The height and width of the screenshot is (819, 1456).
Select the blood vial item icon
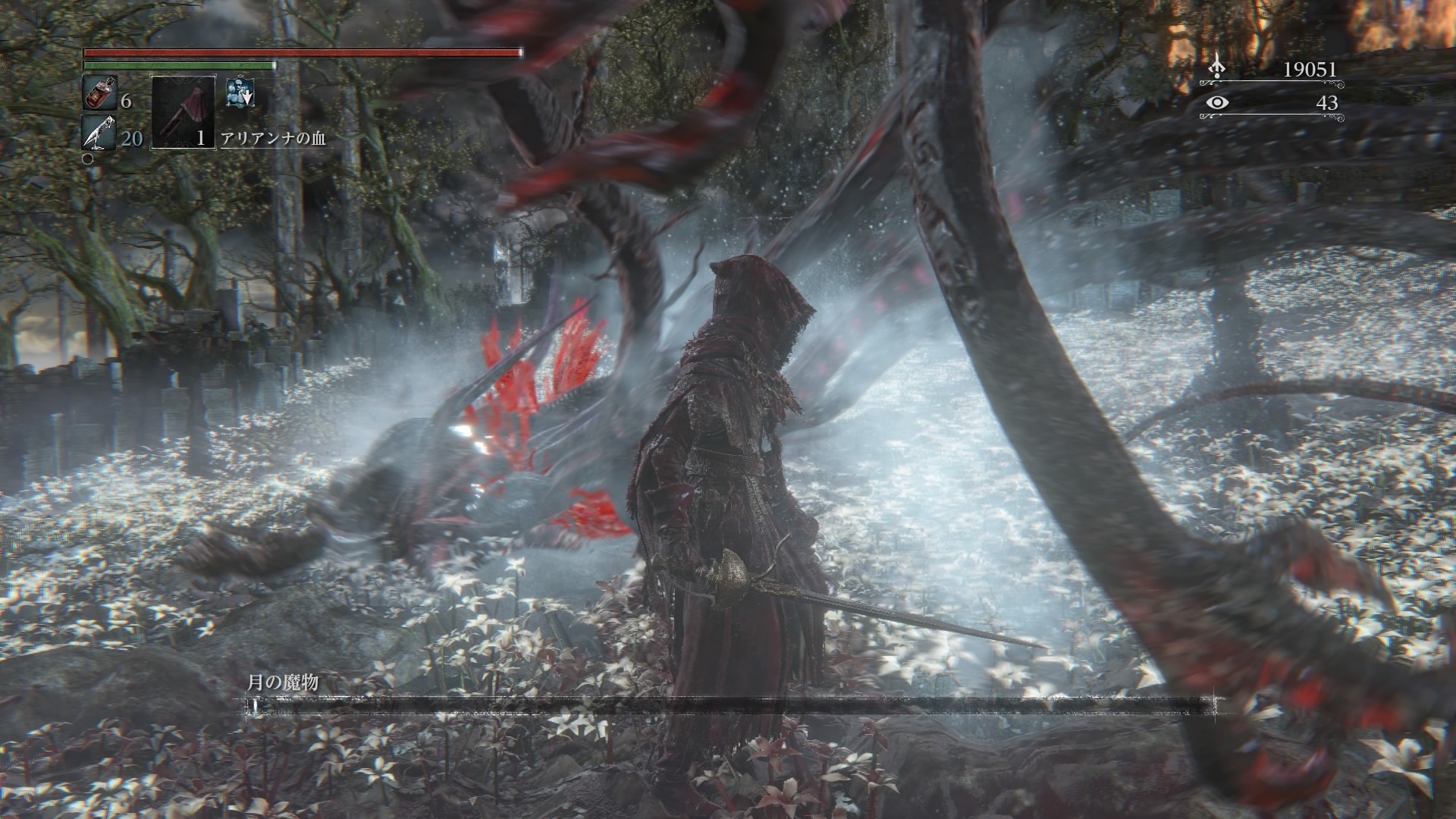pos(99,93)
